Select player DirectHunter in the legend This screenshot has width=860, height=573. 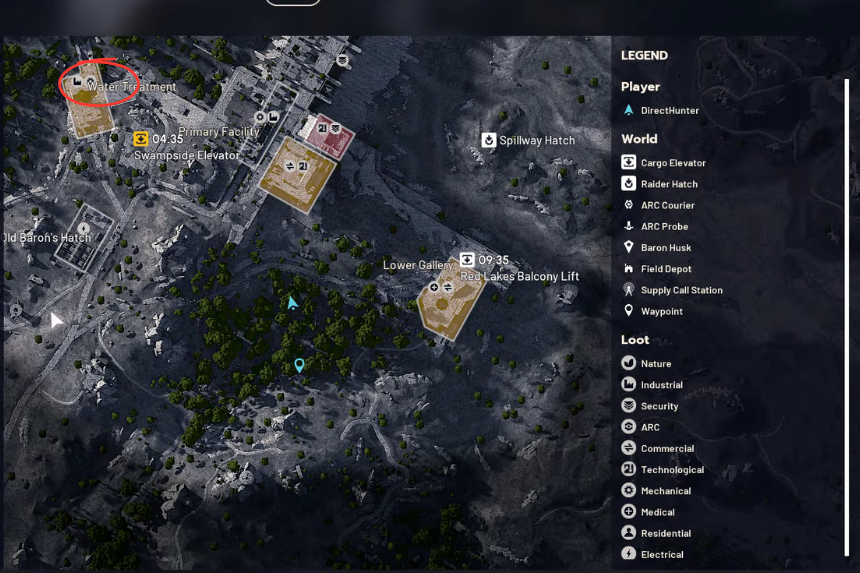point(669,111)
